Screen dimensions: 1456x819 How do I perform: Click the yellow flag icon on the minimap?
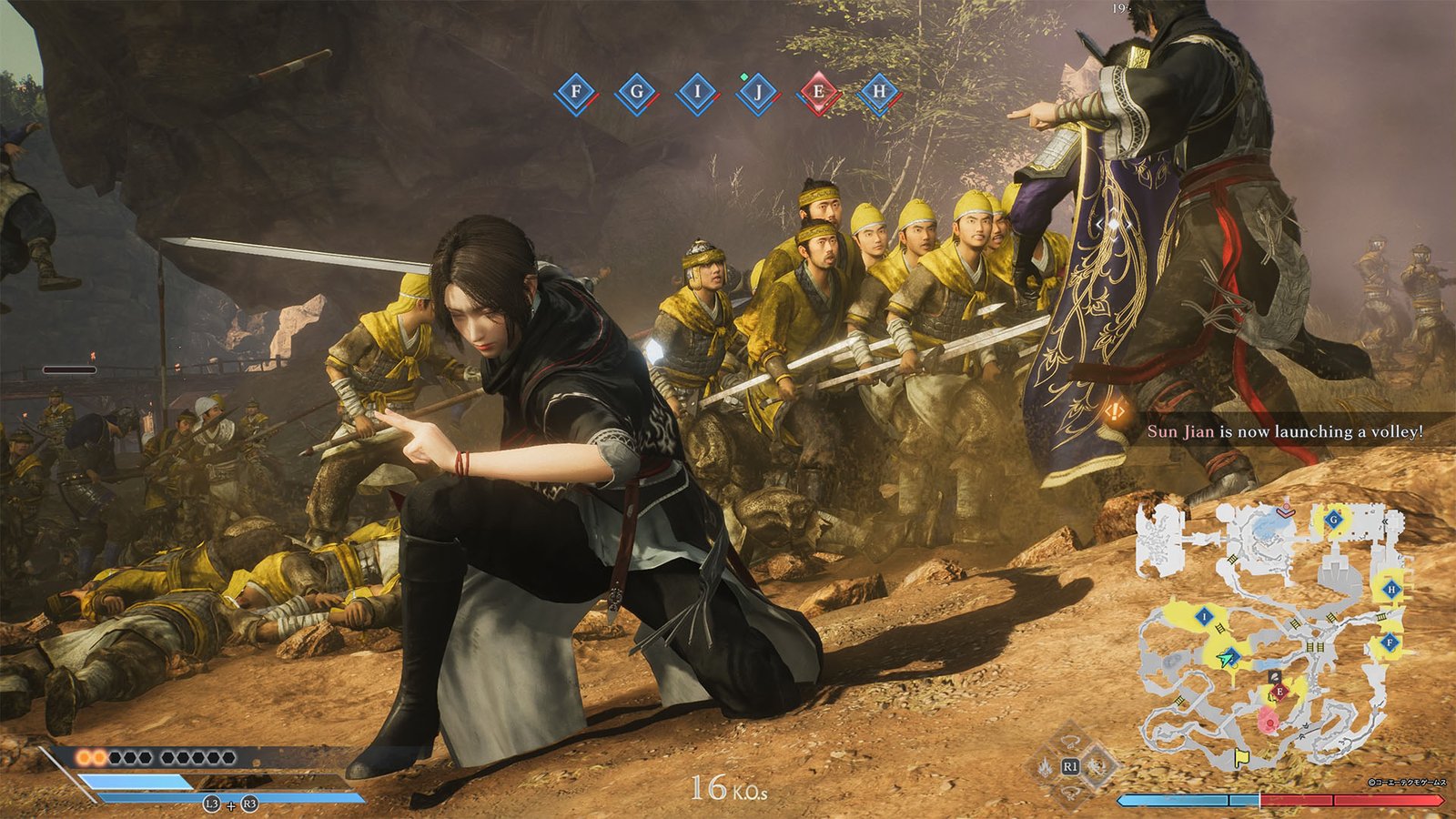[x=1240, y=755]
